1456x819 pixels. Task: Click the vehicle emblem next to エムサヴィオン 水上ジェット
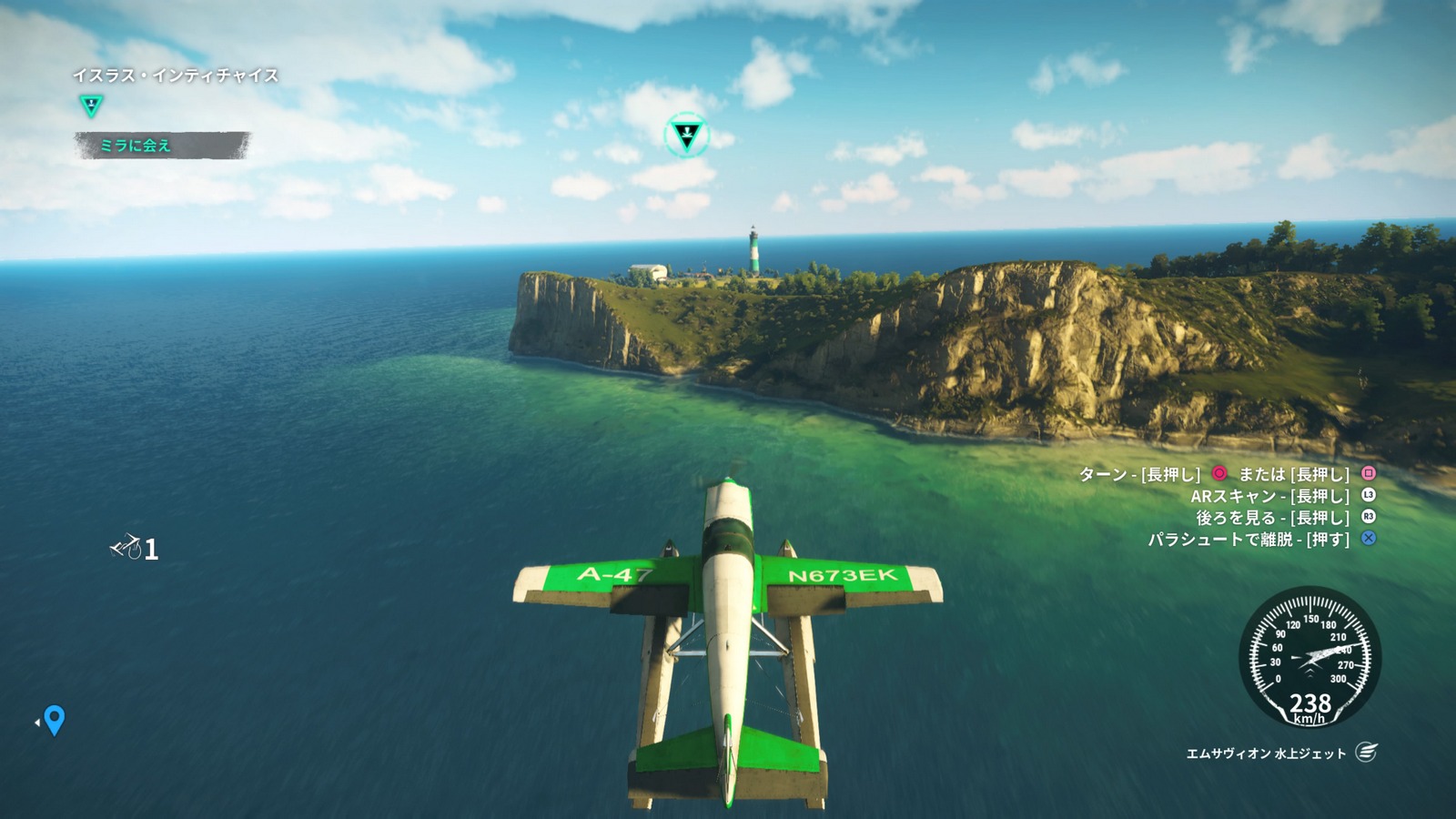(x=1366, y=753)
